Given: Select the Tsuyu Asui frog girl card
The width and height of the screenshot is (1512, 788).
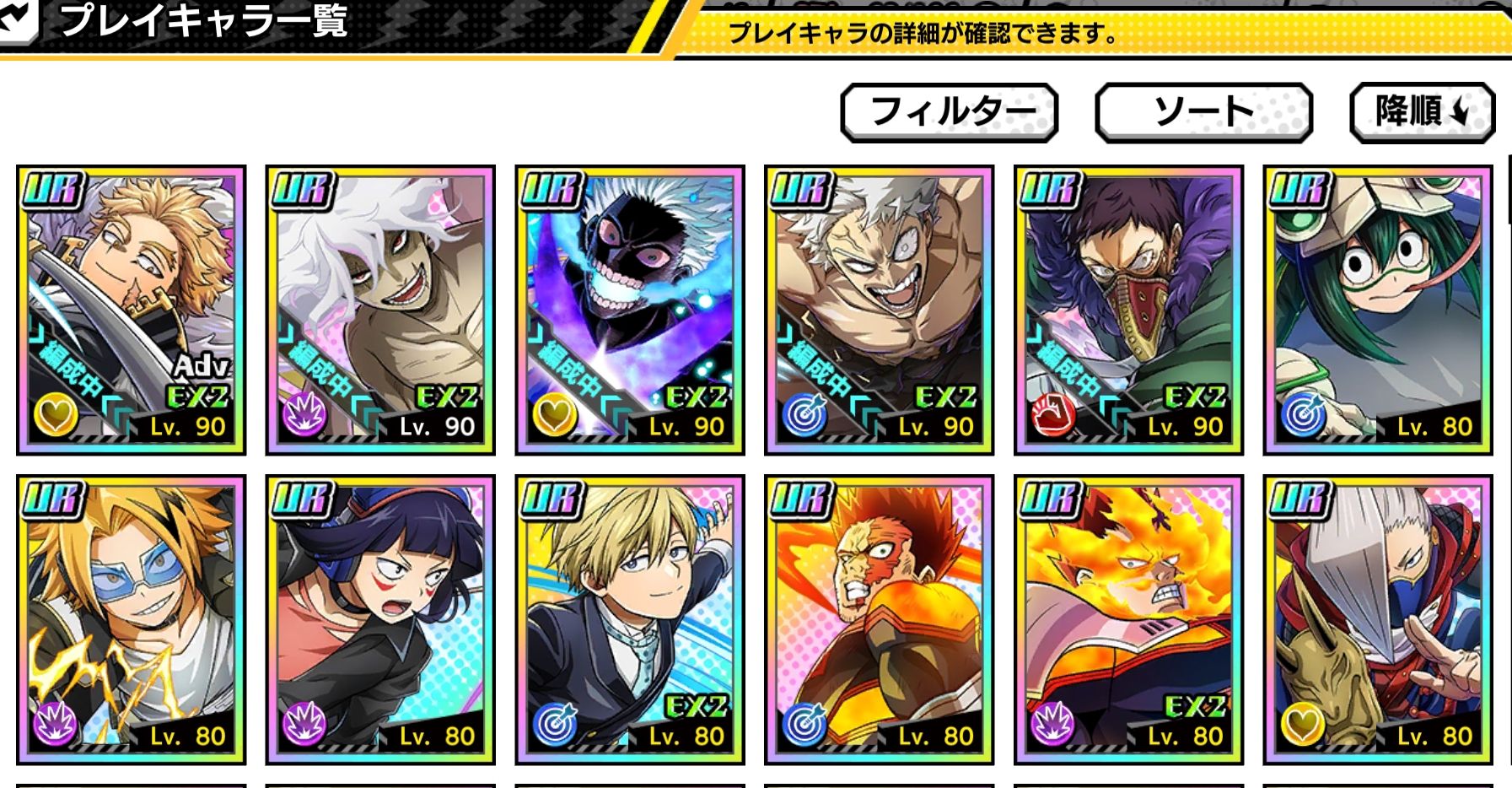Looking at the screenshot, I should 1377,310.
